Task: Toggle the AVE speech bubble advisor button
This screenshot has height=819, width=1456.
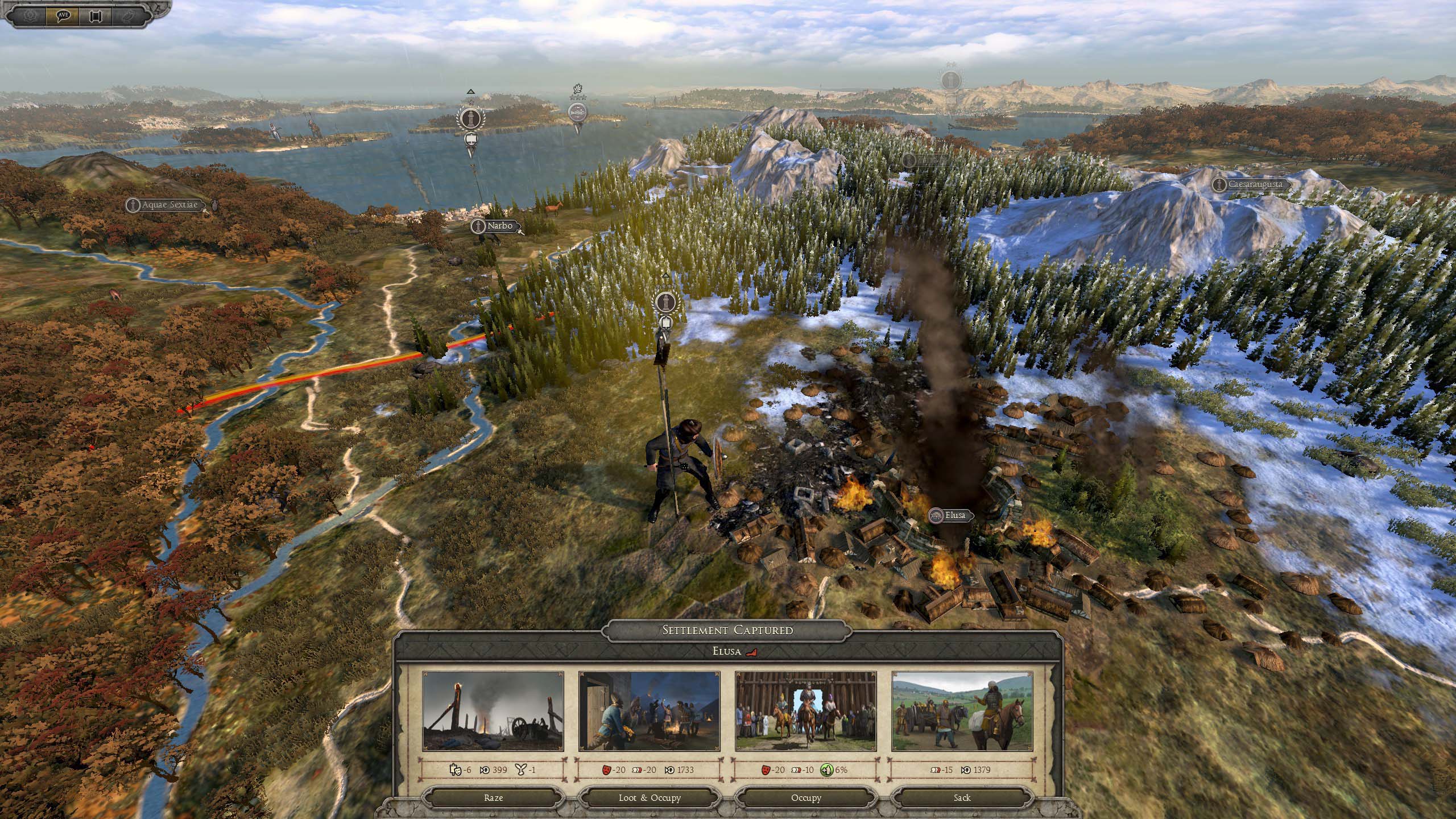Action: pyautogui.click(x=63, y=15)
